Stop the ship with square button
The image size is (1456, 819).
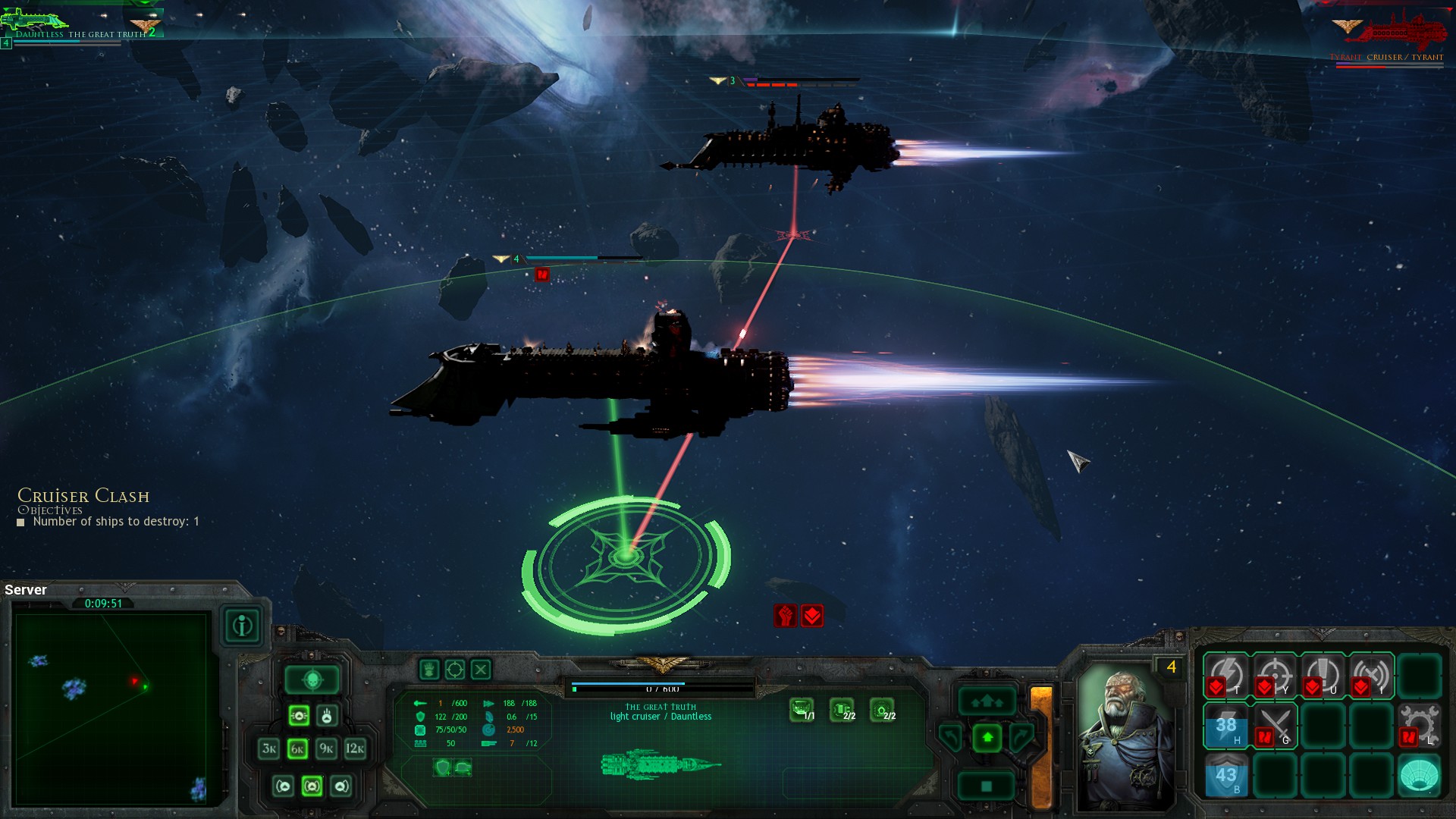pyautogui.click(x=987, y=786)
